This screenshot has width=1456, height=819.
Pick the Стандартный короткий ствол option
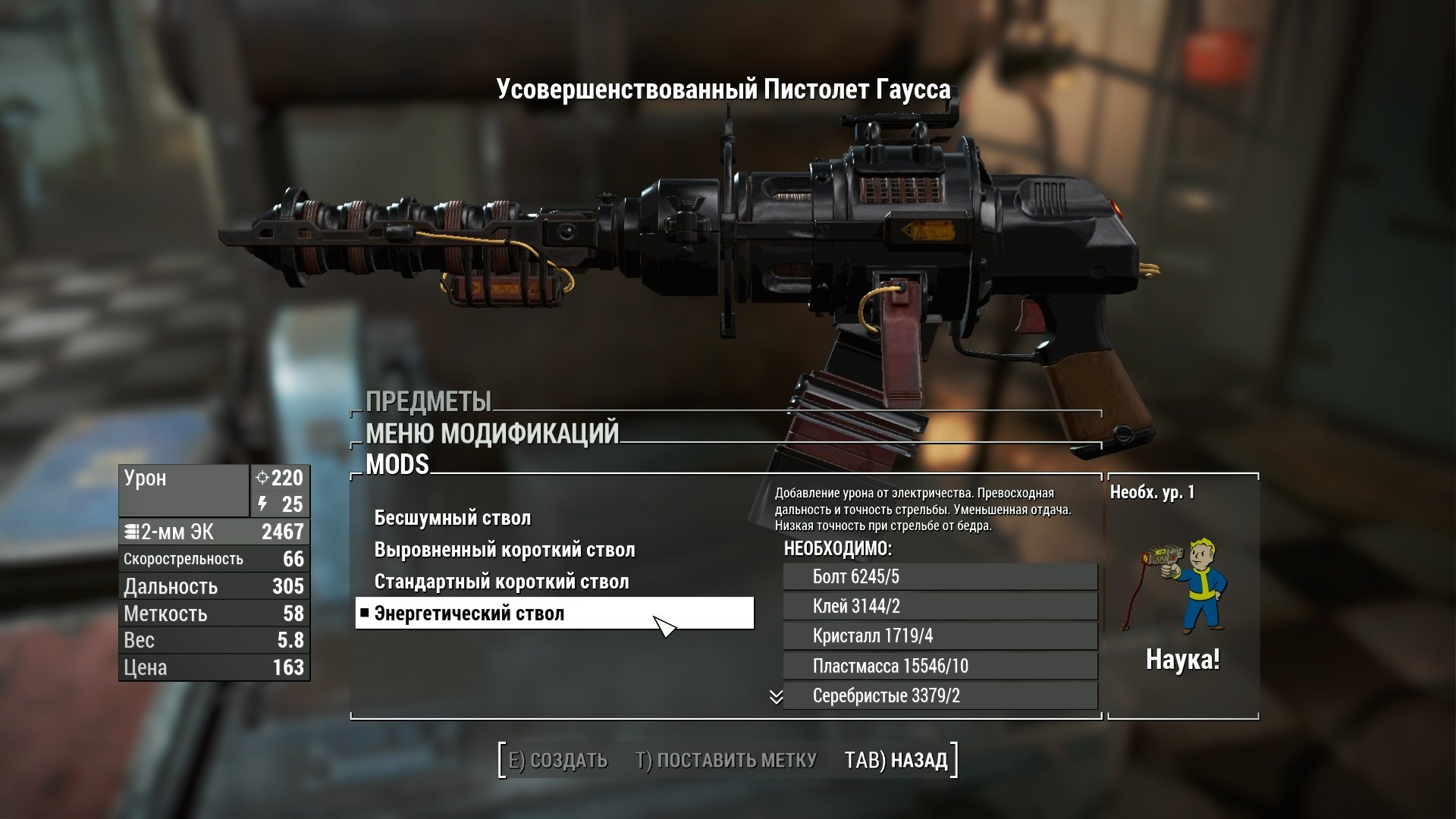tap(501, 582)
